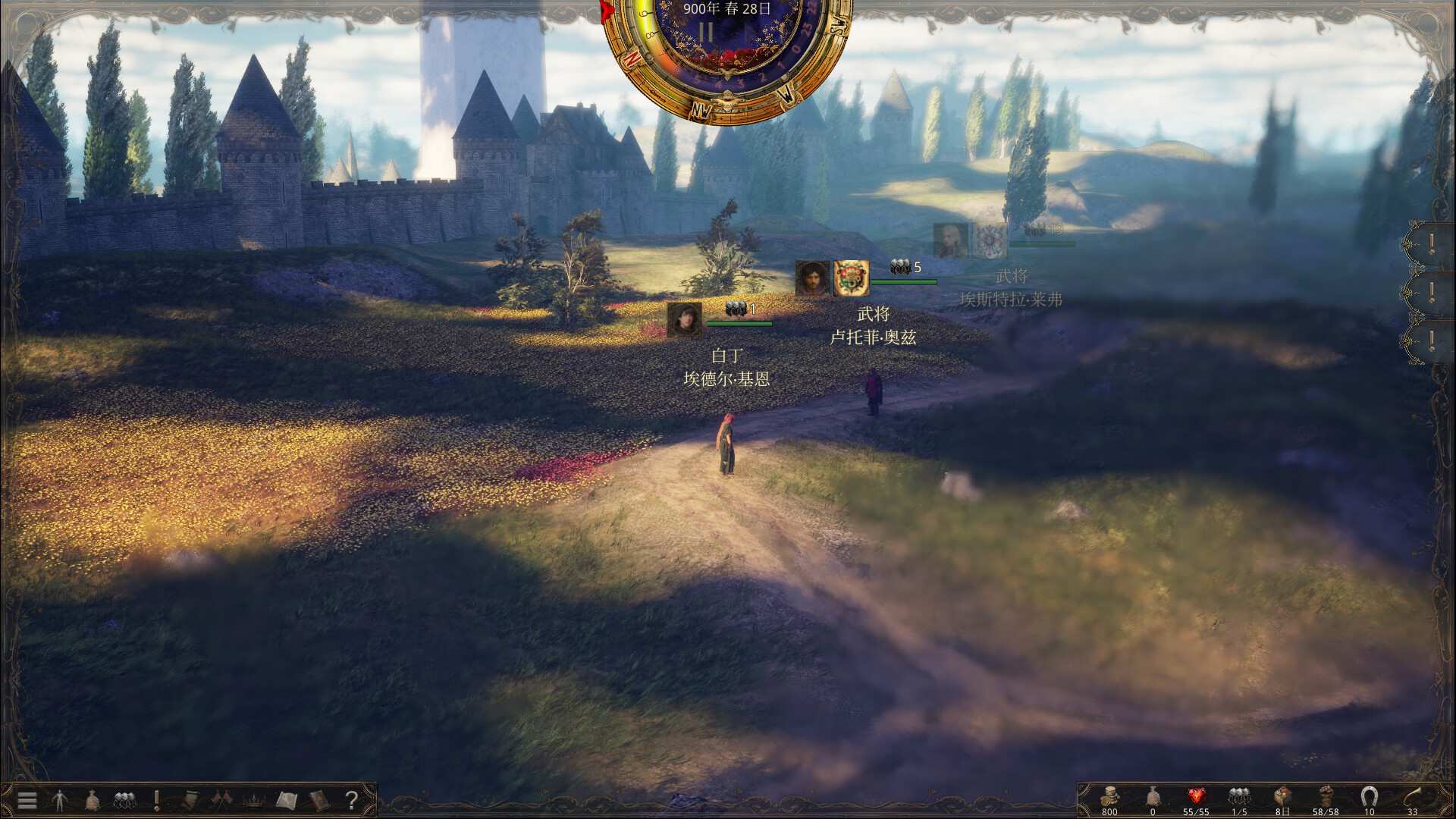
Task: Open the treasury via the money bag icon
Action: (92, 800)
